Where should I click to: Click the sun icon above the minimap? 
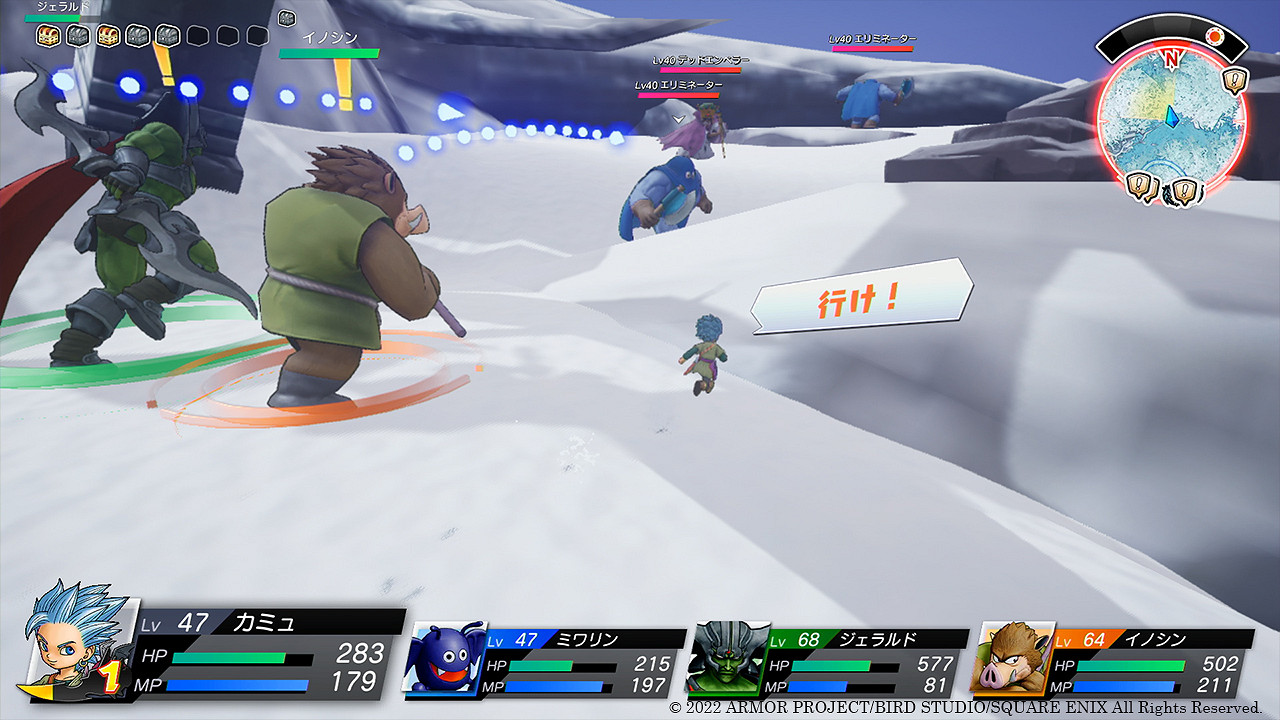pos(1214,37)
